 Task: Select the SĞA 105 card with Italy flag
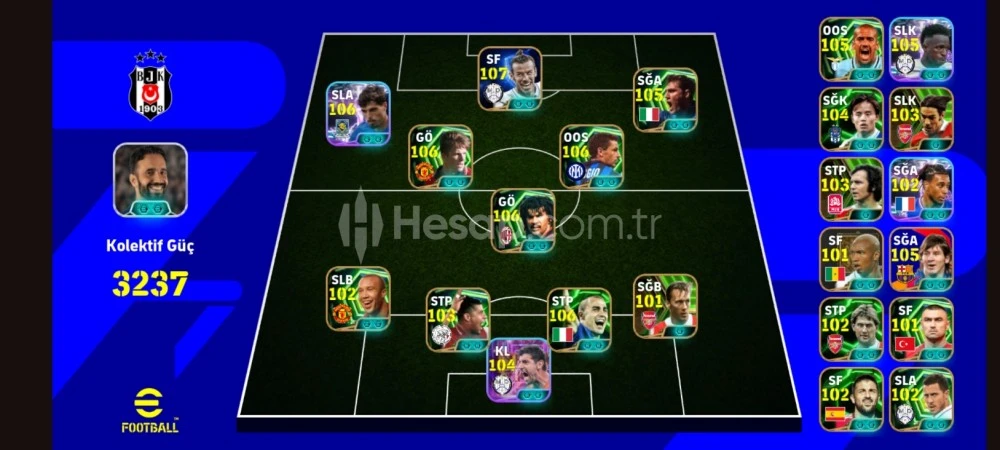(665, 100)
